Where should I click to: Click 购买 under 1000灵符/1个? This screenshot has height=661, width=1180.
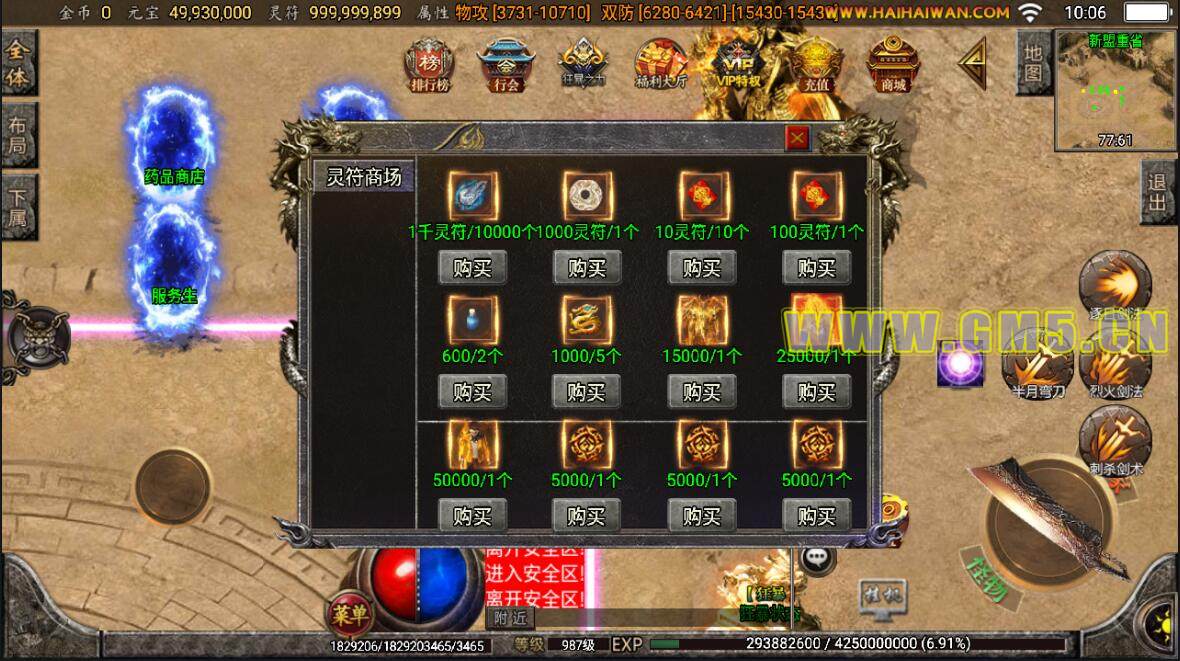click(x=587, y=268)
